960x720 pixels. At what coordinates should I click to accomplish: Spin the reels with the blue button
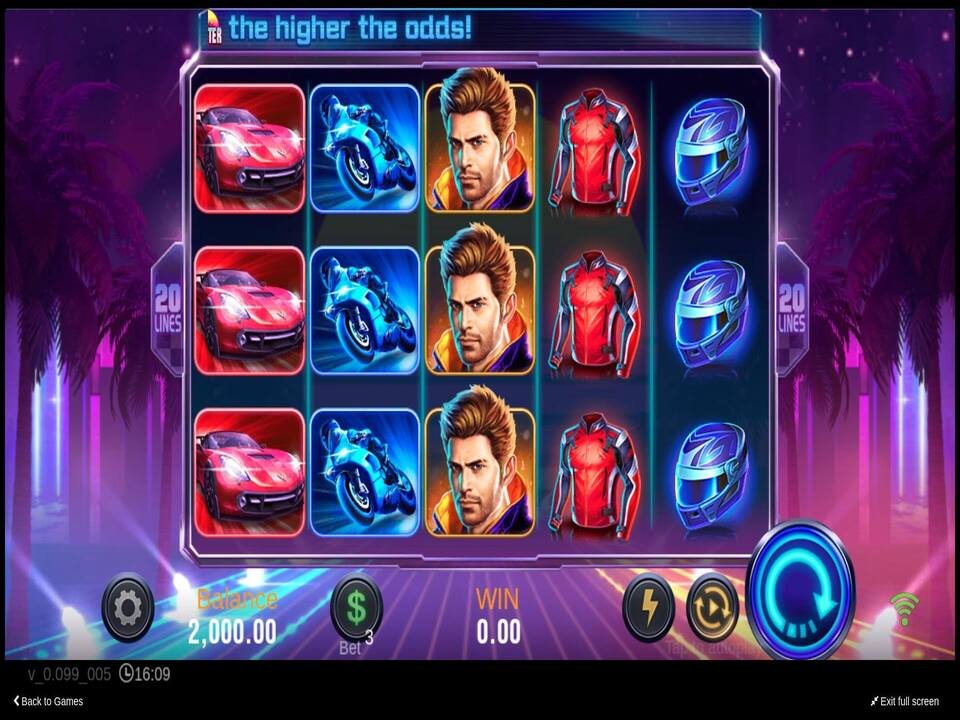pos(800,591)
